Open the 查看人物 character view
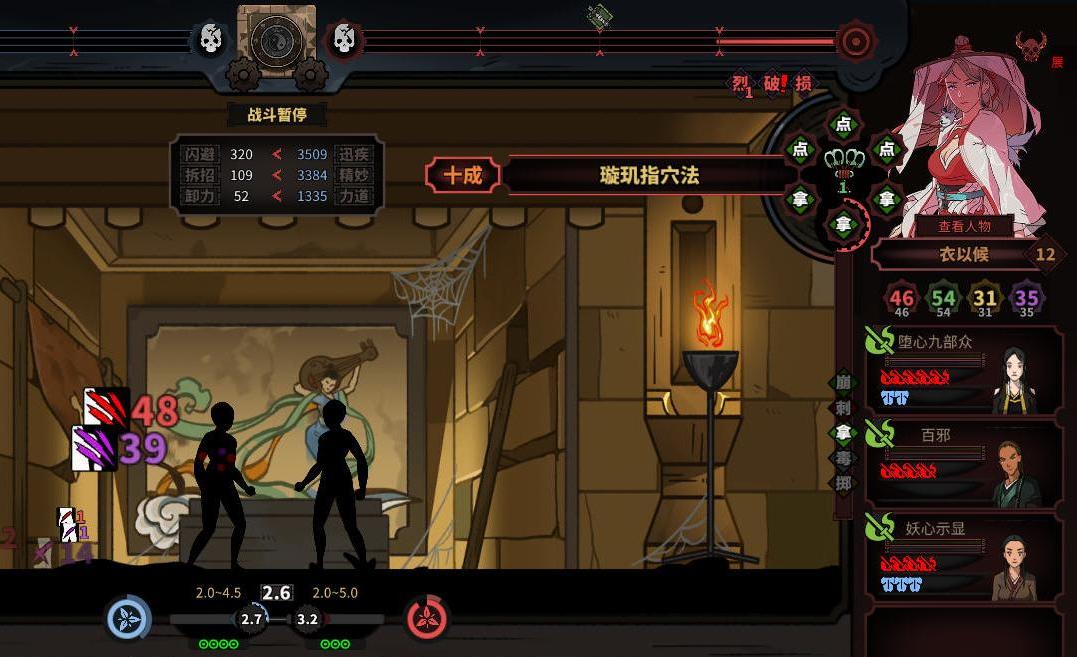Image resolution: width=1077 pixels, height=657 pixels. click(964, 226)
